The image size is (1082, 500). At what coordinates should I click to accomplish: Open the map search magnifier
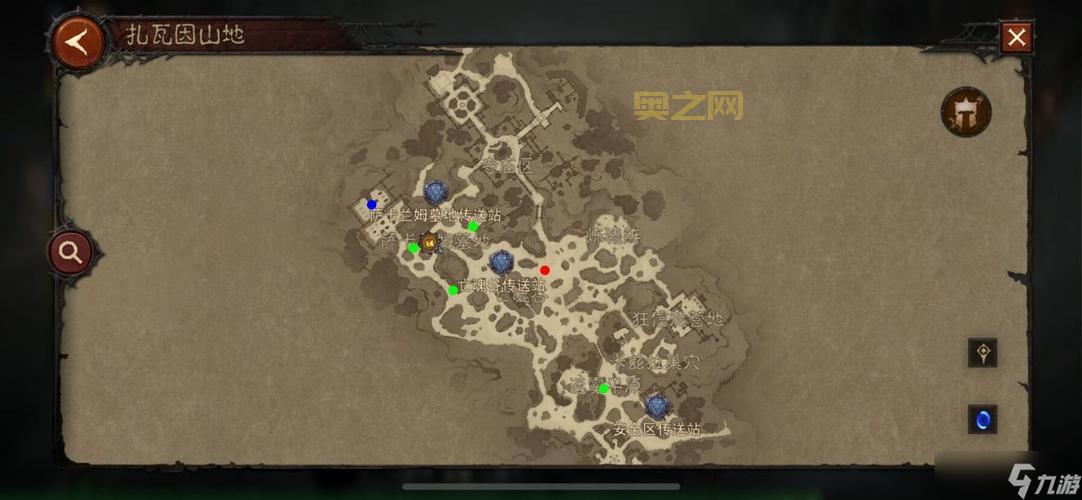[x=70, y=252]
